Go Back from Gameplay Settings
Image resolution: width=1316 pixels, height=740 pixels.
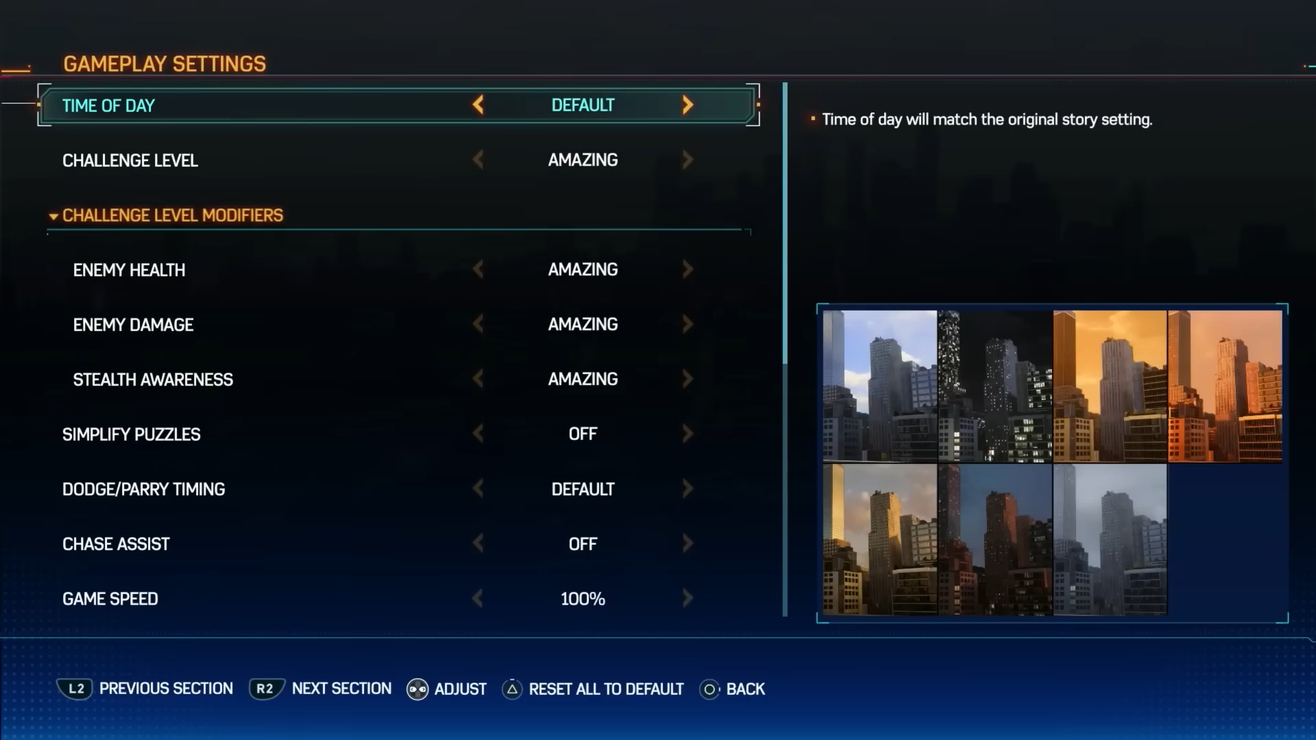pos(733,689)
